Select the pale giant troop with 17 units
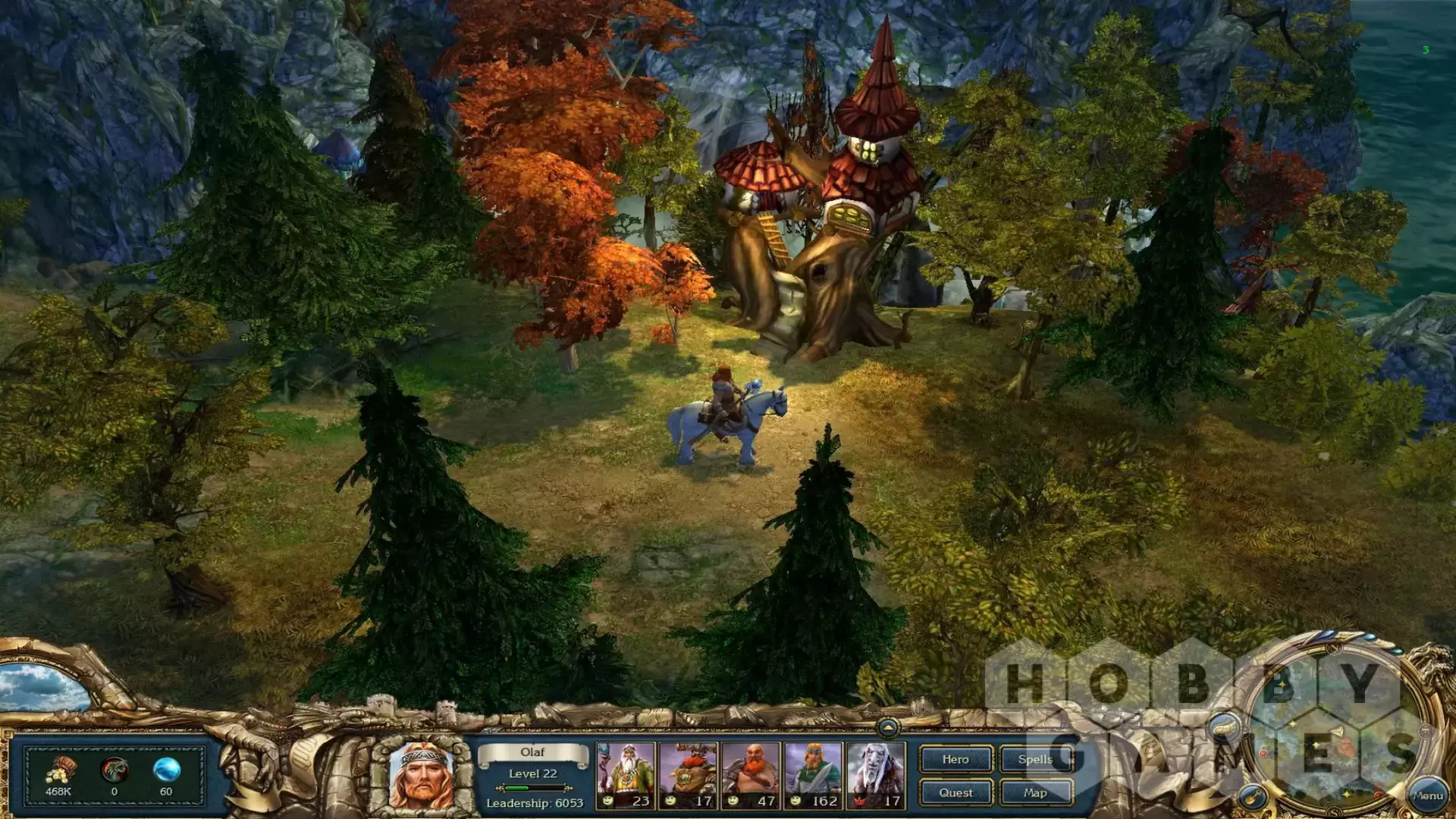The height and width of the screenshot is (819, 1456). (x=876, y=775)
